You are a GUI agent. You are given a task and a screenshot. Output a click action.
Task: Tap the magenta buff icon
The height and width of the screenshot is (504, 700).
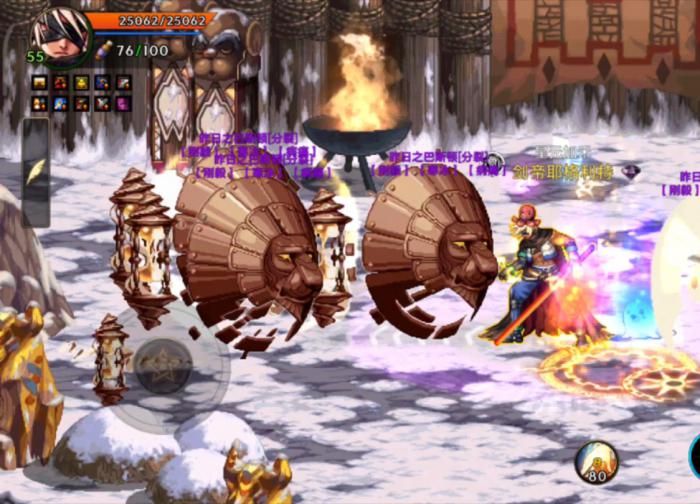pyautogui.click(x=123, y=103)
